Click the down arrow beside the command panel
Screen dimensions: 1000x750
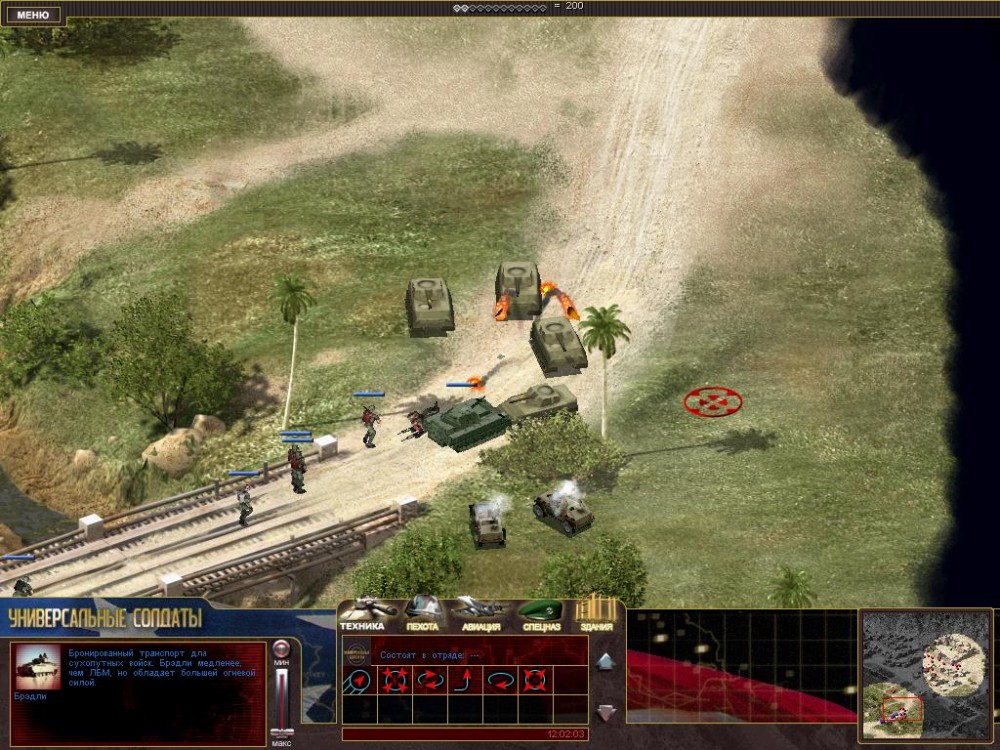click(x=606, y=712)
